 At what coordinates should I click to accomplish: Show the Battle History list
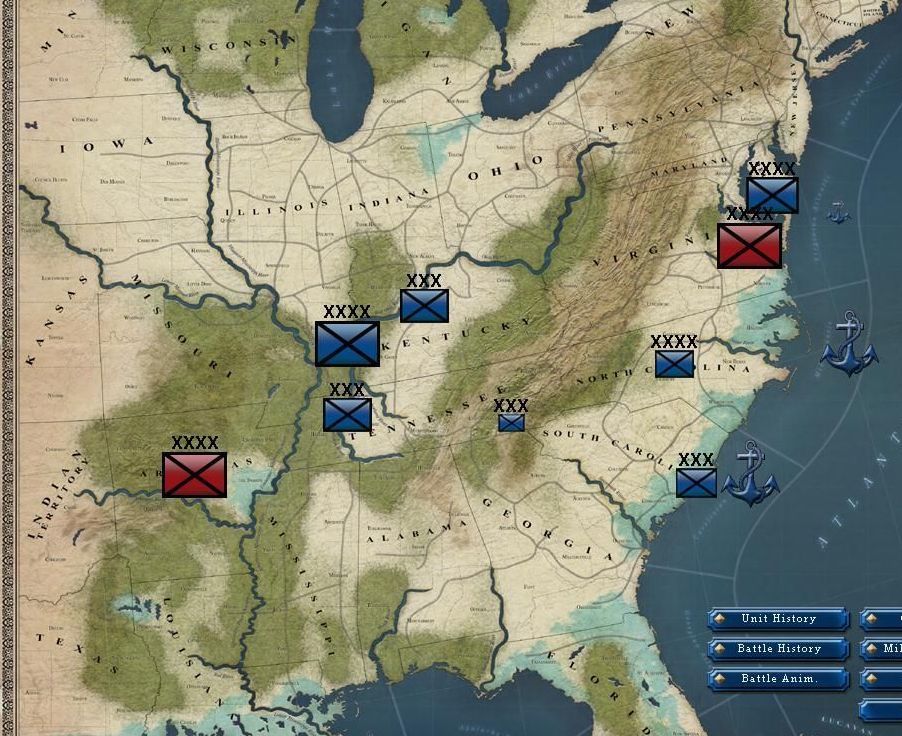coord(778,649)
